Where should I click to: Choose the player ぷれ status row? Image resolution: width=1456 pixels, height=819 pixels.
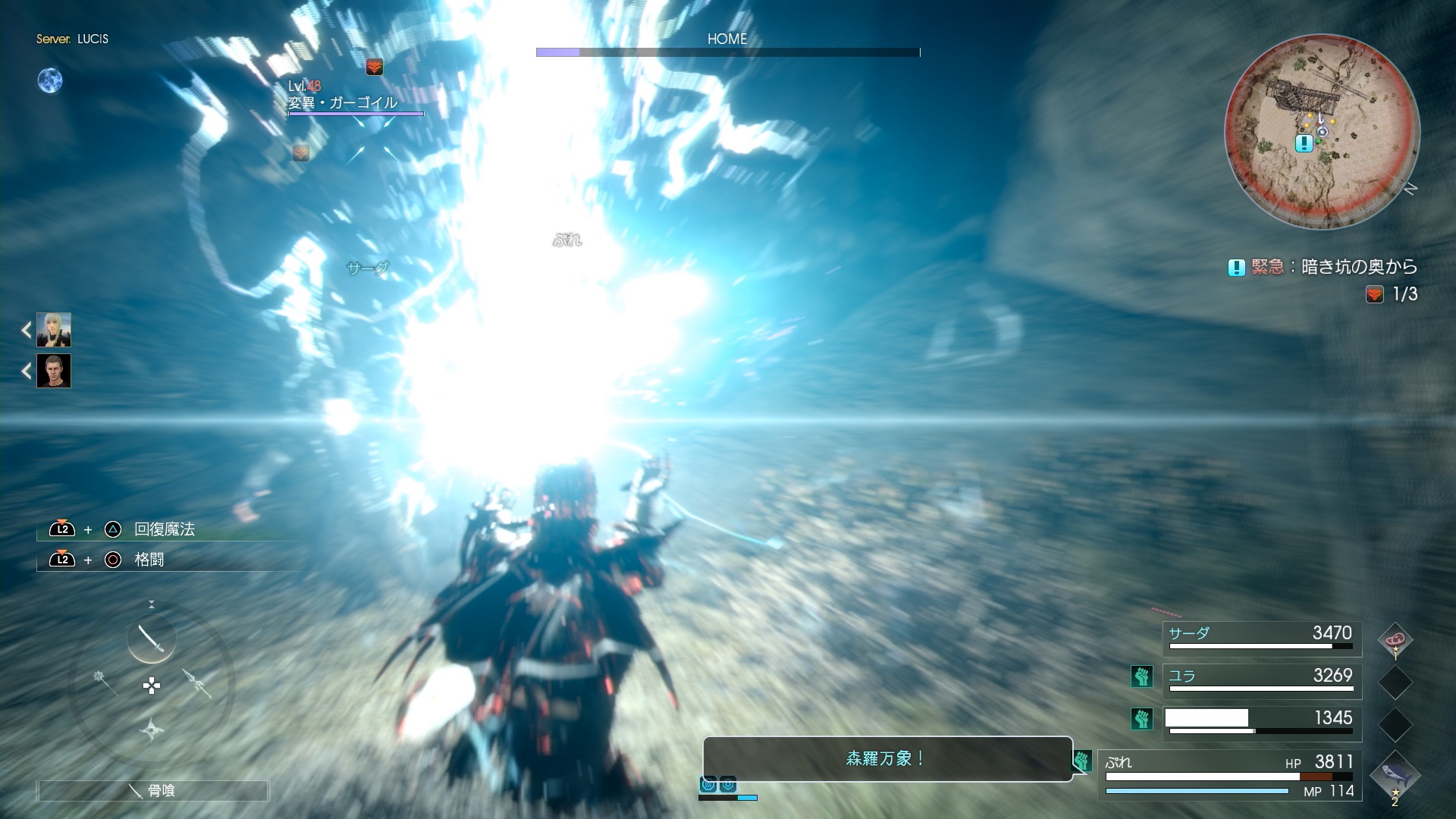point(1228,774)
